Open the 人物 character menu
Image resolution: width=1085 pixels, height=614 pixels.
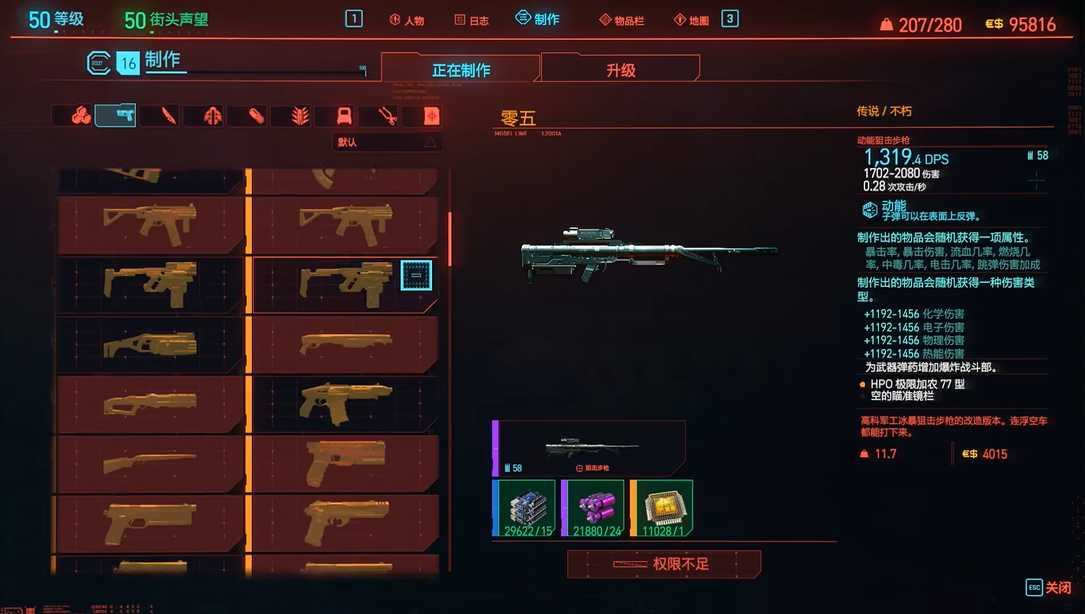406,20
